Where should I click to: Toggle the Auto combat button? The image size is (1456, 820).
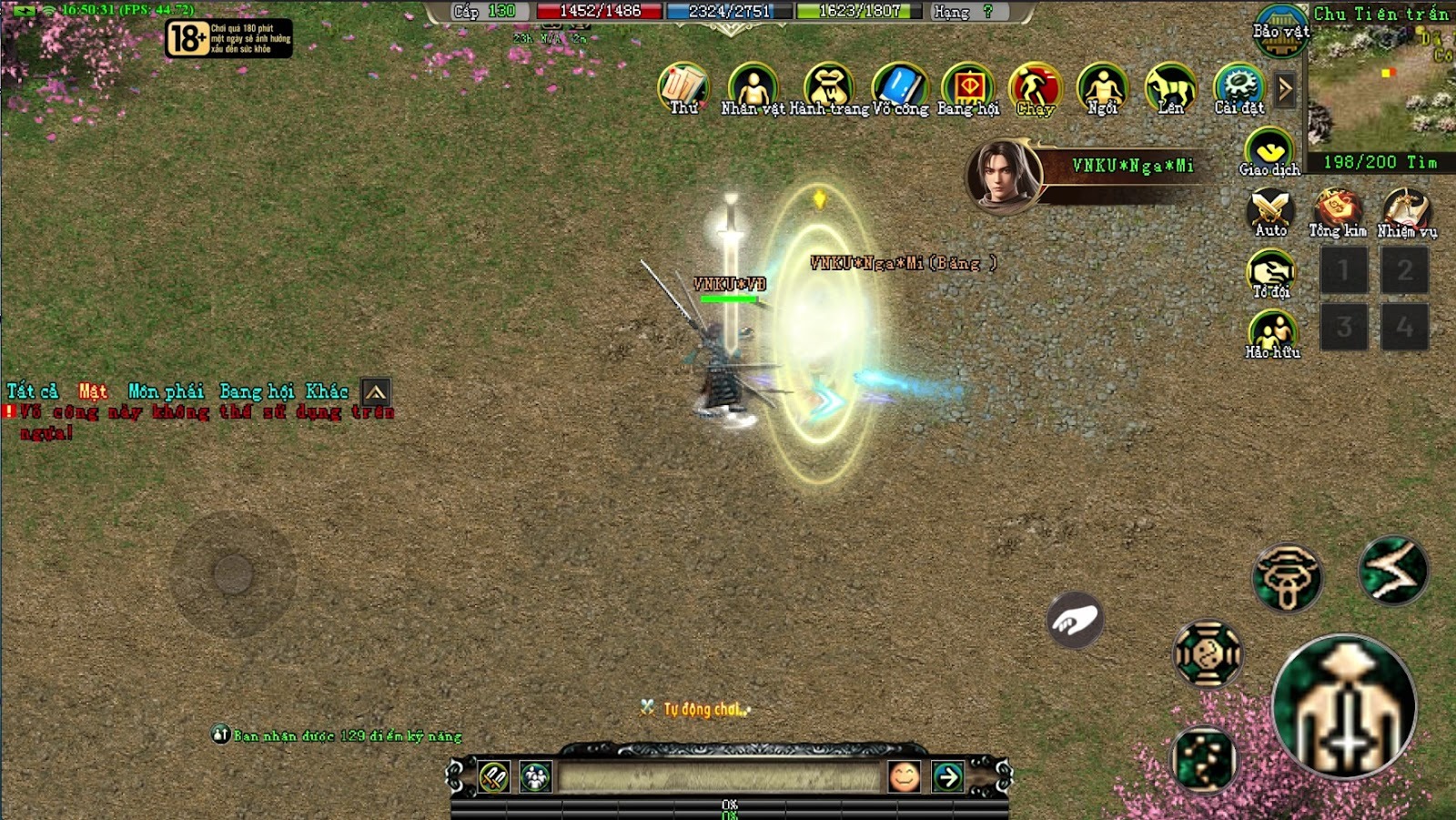tap(1270, 211)
